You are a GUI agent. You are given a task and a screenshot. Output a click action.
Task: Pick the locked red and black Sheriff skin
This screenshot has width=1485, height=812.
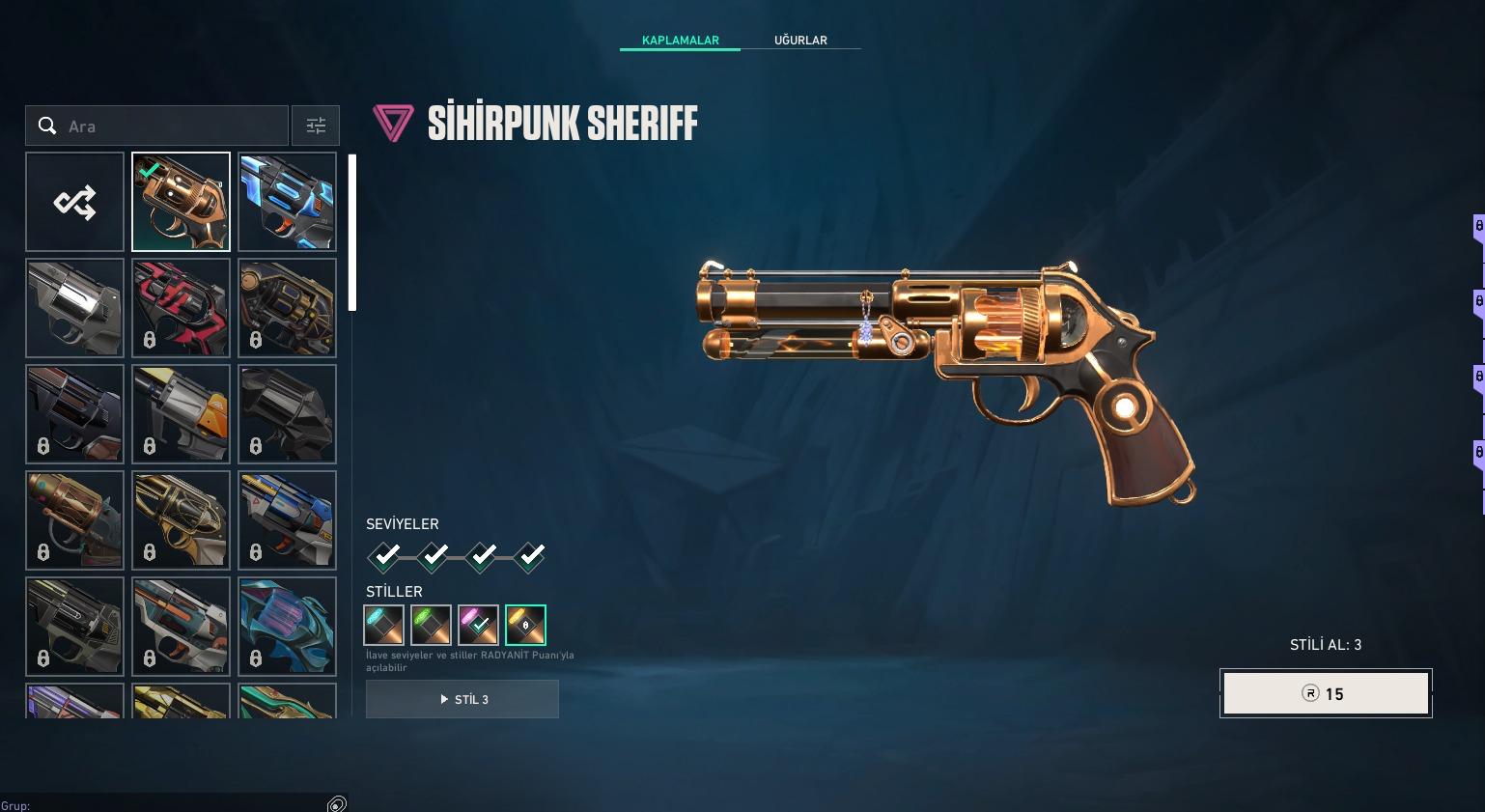pos(181,308)
